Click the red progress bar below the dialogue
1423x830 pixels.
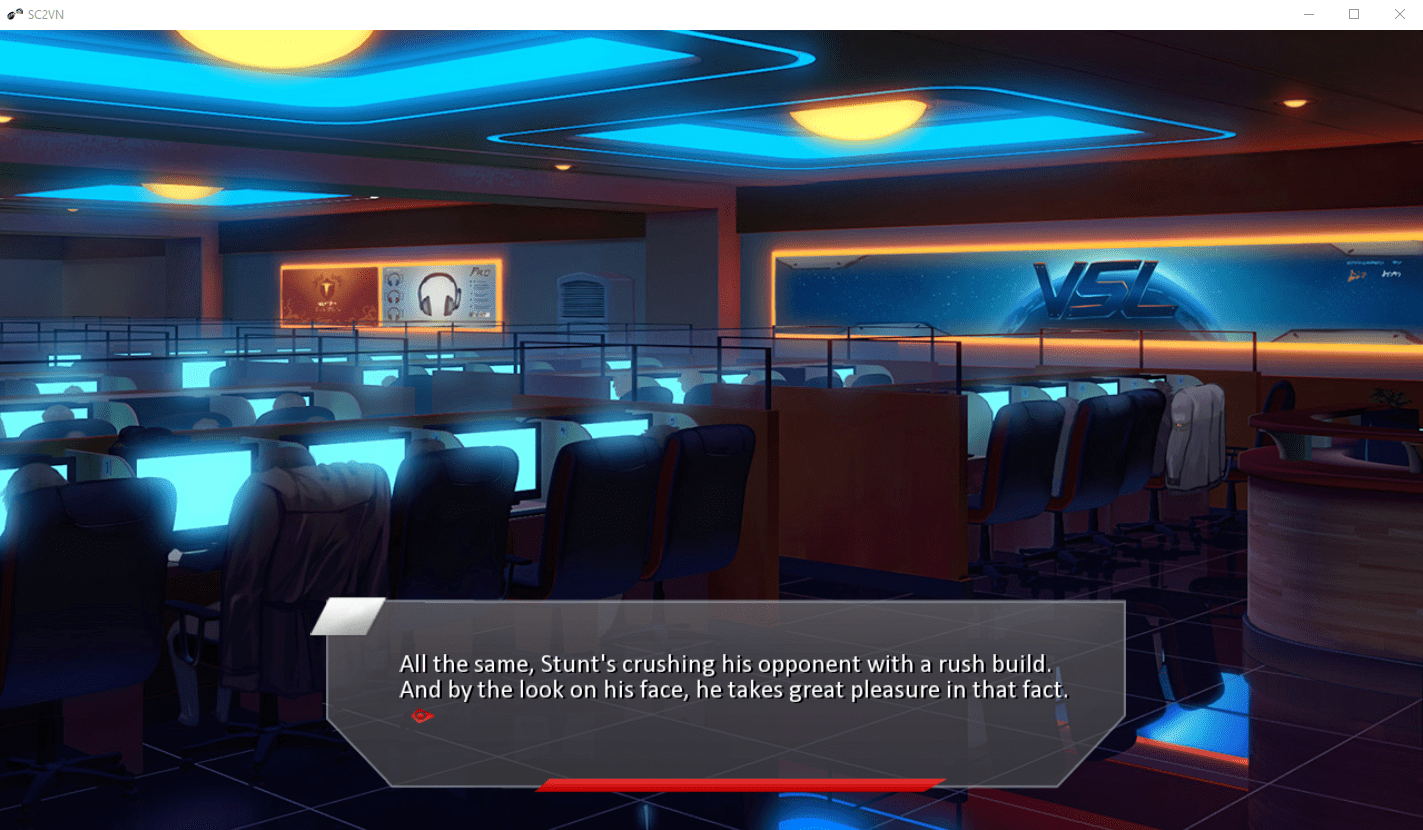pos(740,784)
